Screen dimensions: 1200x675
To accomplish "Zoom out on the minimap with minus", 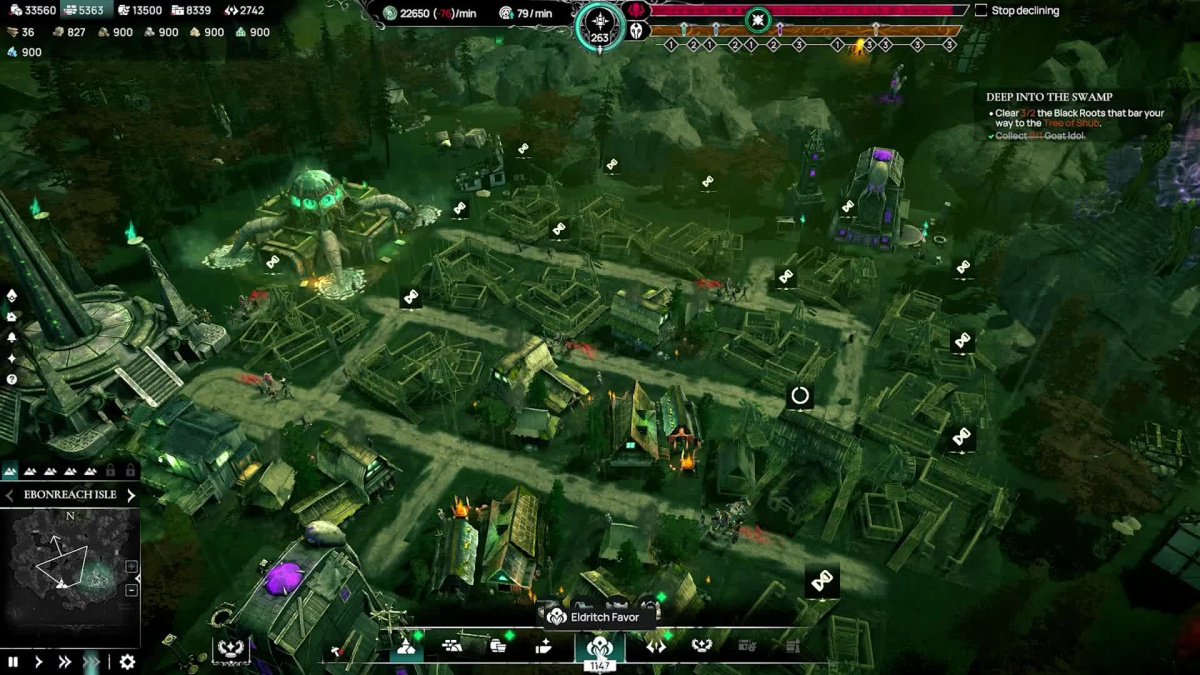I will click(132, 590).
